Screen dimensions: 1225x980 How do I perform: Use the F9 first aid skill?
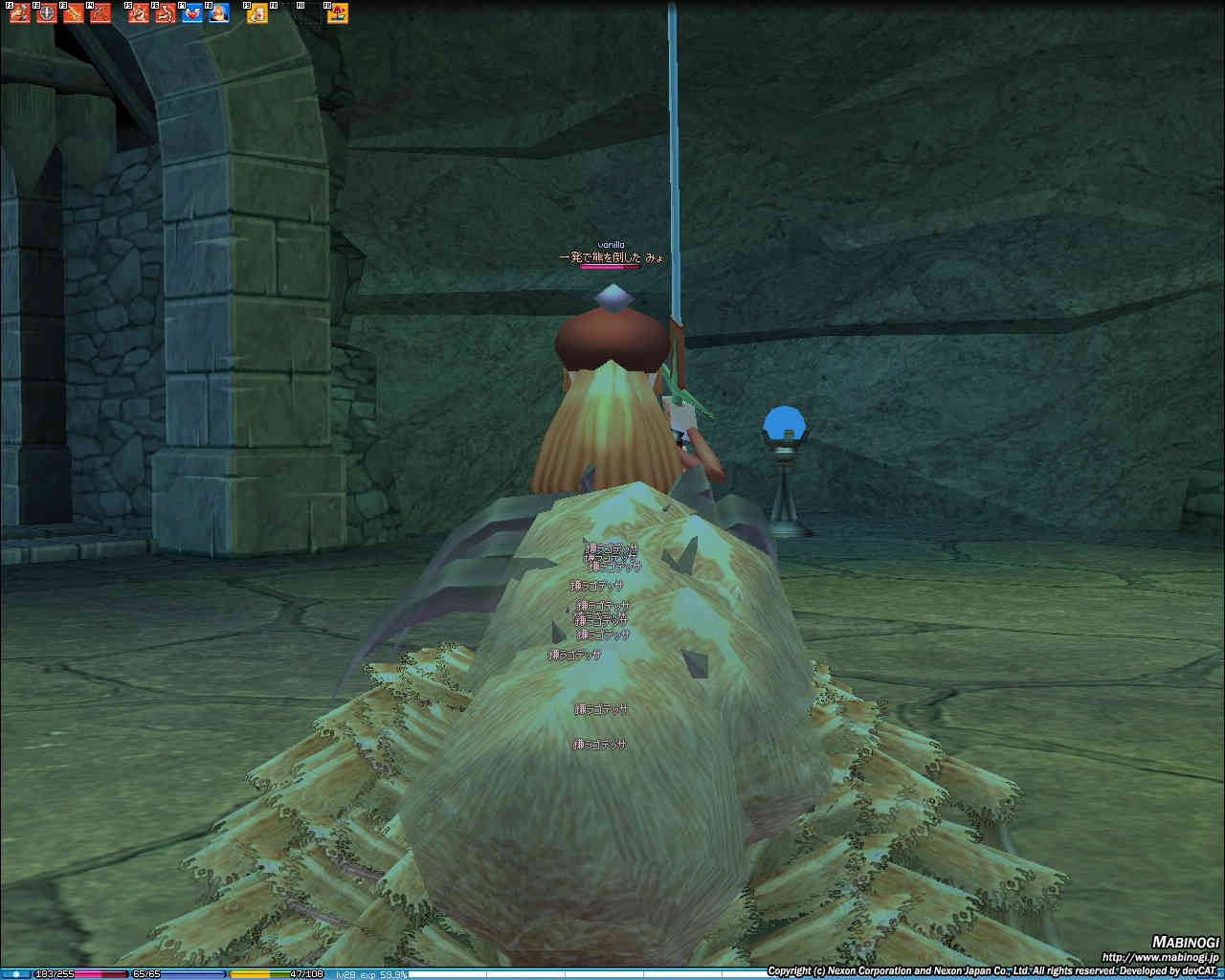click(x=257, y=13)
